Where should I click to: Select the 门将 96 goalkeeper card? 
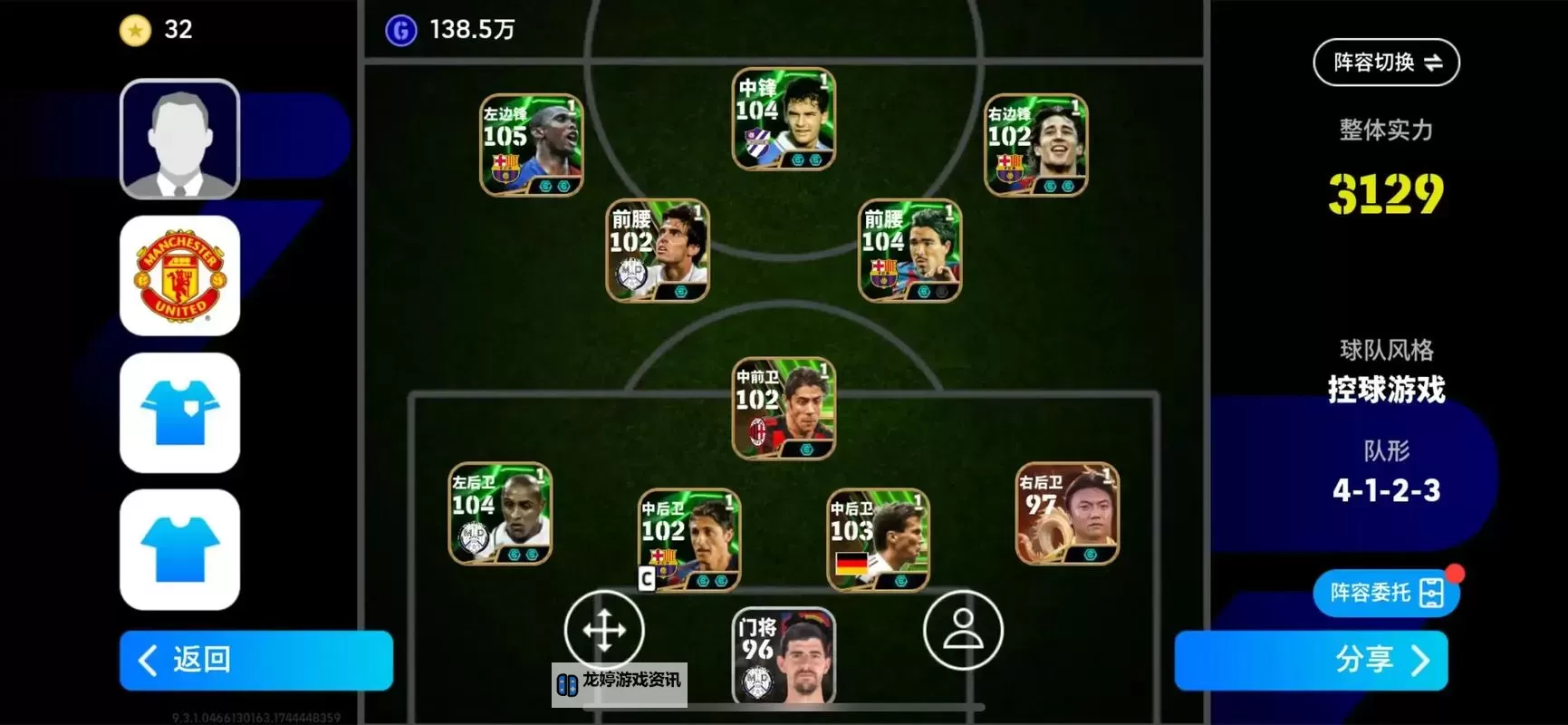[784, 657]
